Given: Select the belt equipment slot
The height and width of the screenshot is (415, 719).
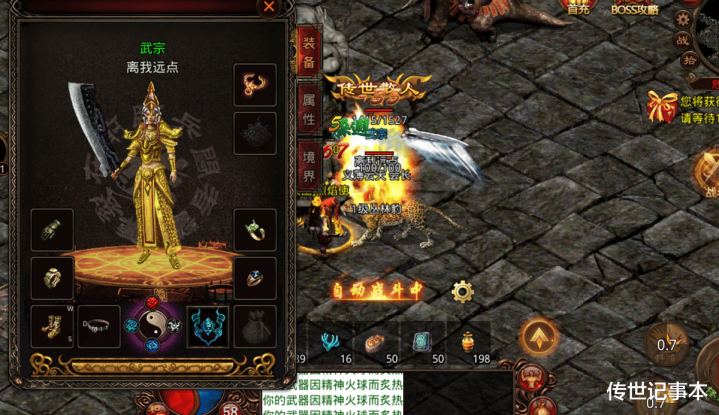Looking at the screenshot, I should pyautogui.click(x=99, y=325).
